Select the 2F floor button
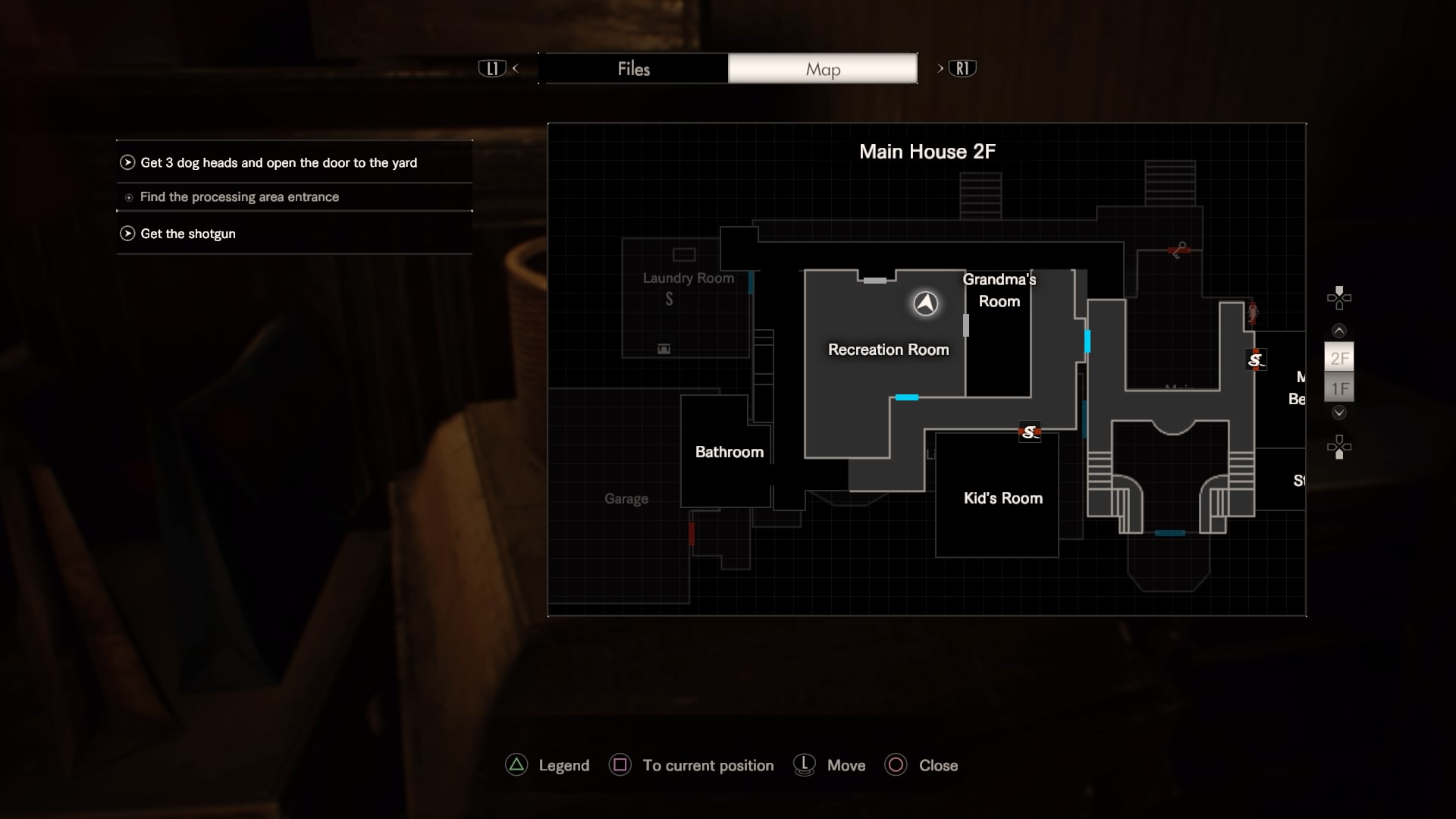 tap(1339, 358)
